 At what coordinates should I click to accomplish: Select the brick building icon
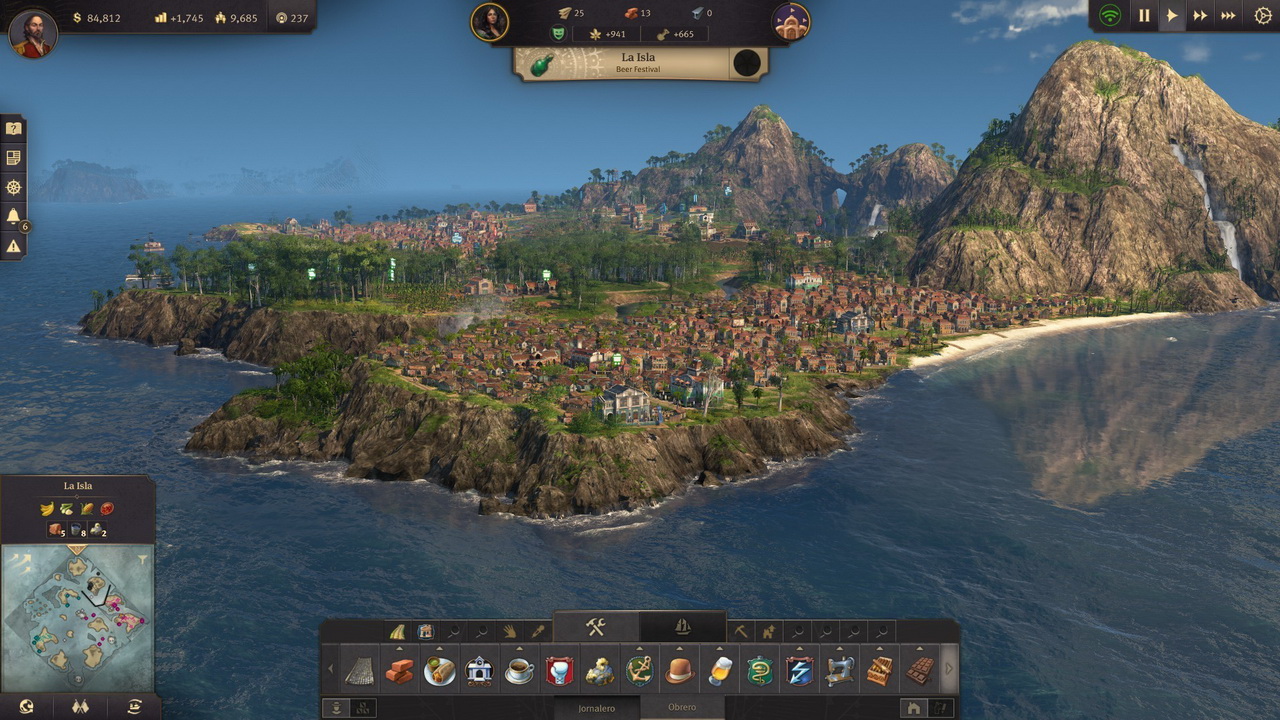click(x=399, y=671)
